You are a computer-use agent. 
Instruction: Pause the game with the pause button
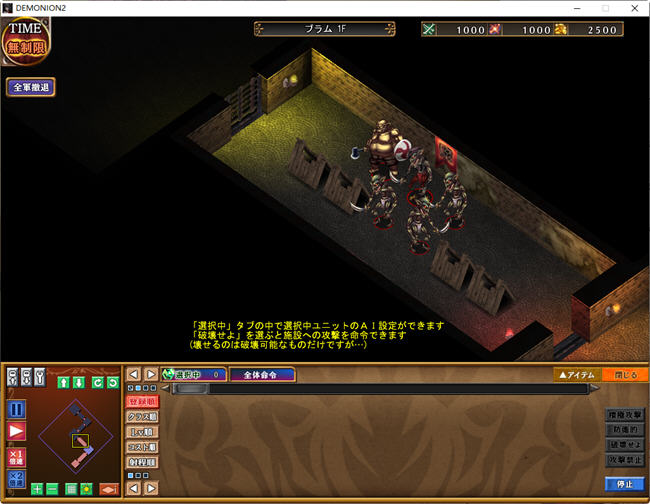tap(16, 409)
